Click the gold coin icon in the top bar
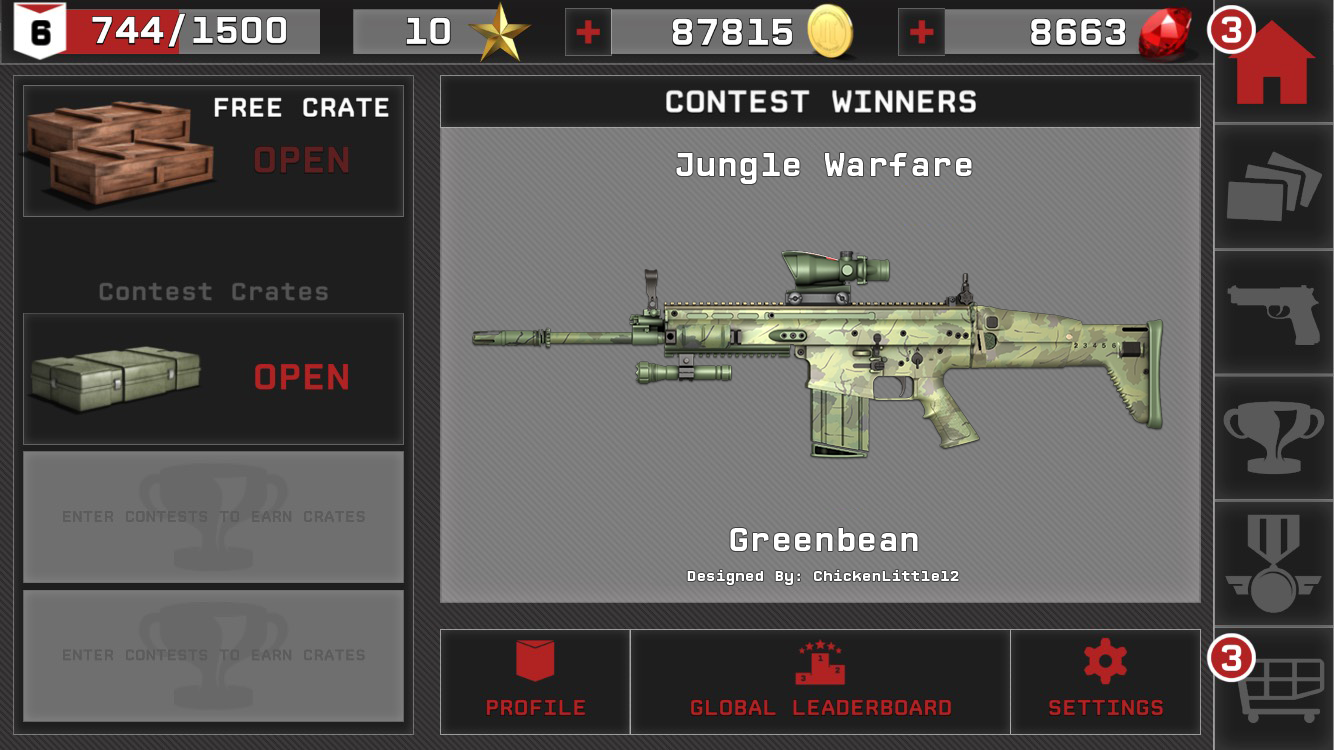This screenshot has width=1334, height=750. point(828,32)
